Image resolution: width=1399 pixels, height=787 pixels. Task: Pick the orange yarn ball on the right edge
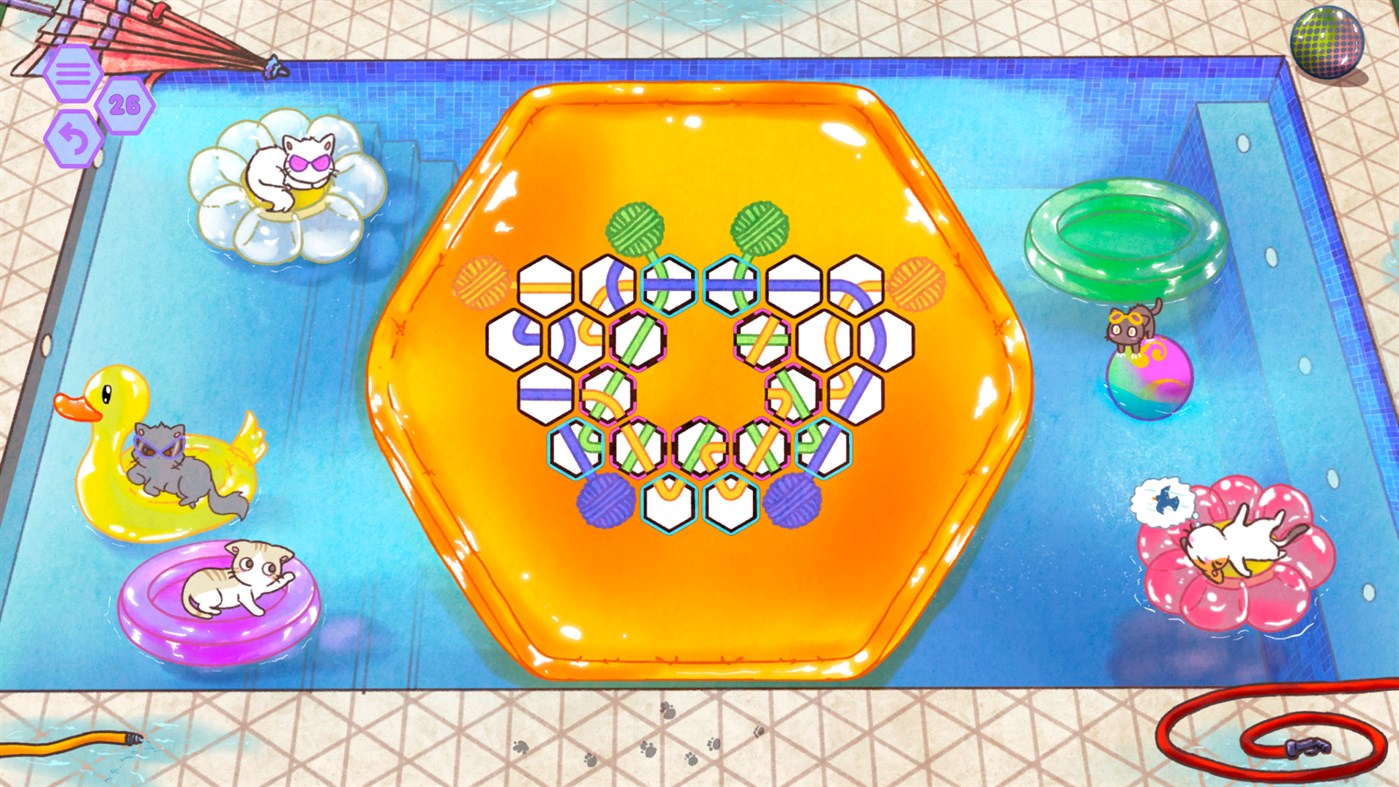coord(917,287)
